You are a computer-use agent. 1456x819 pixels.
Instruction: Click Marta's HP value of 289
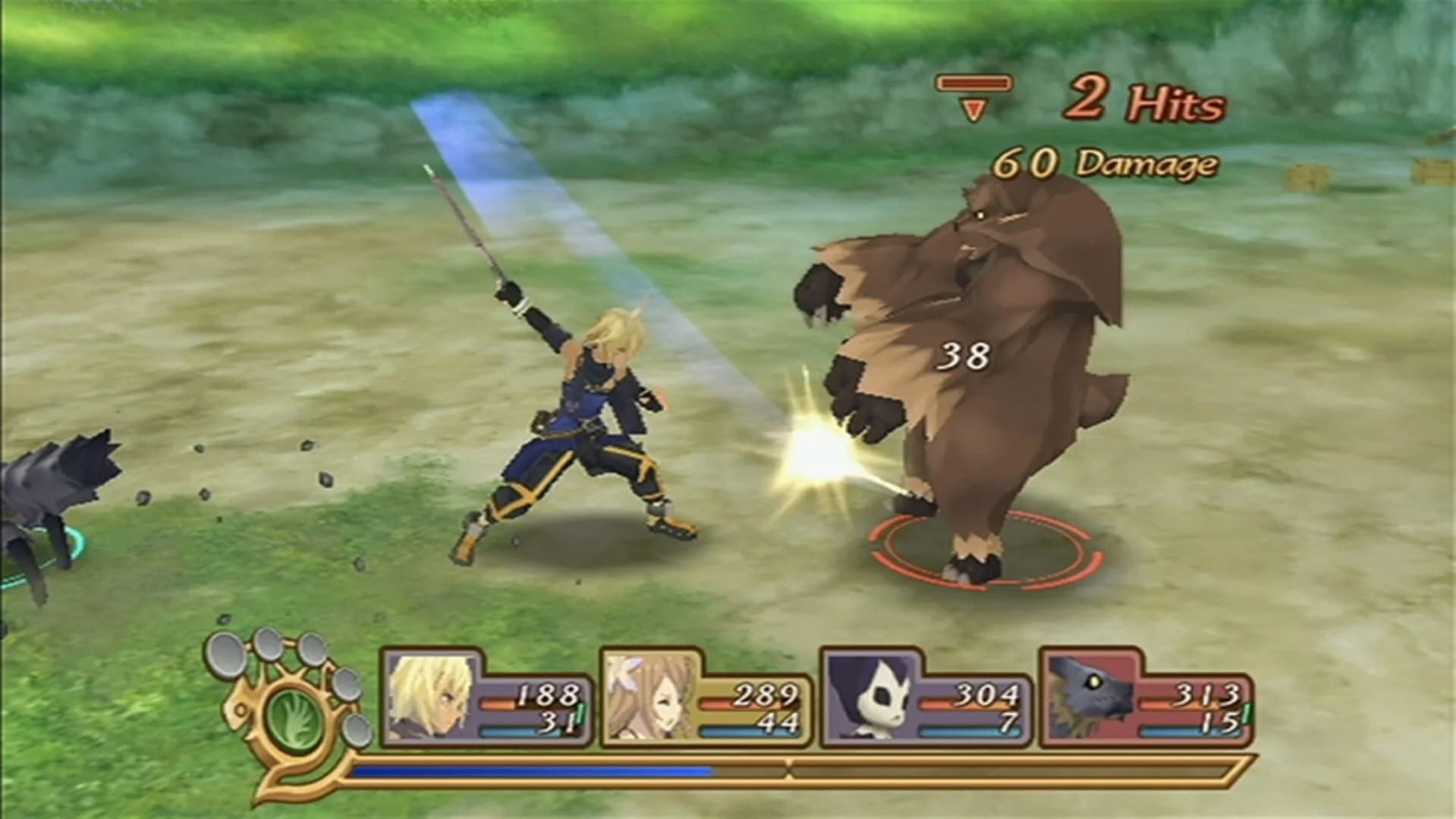coord(768,692)
